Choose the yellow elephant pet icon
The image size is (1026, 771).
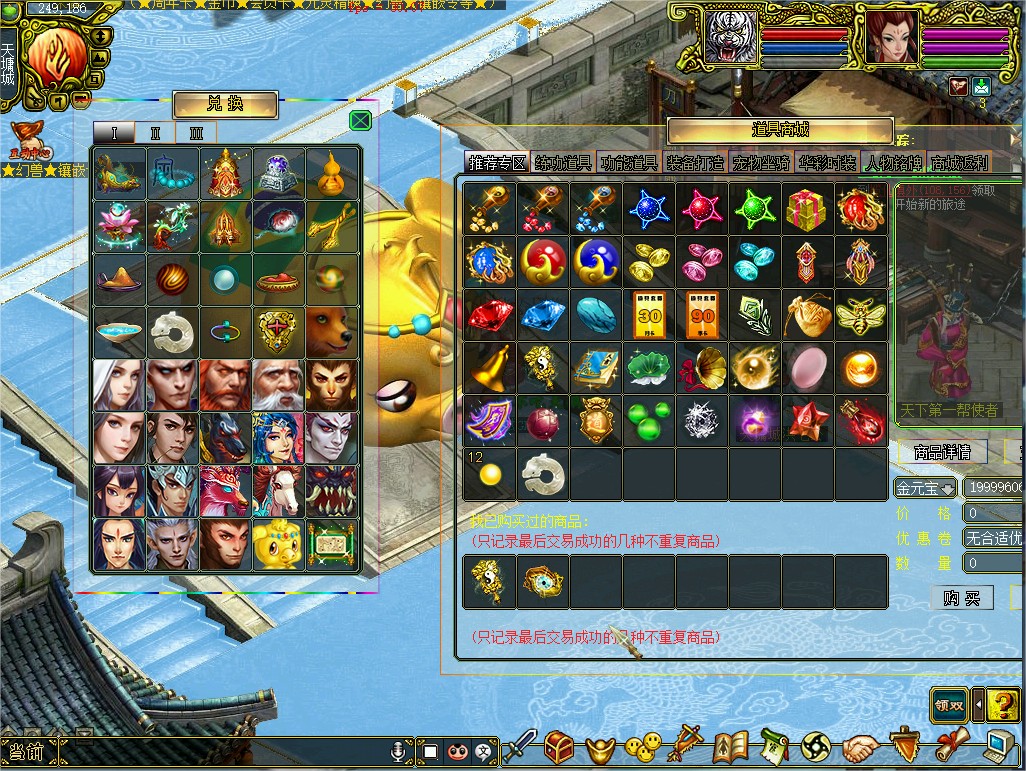coord(279,545)
